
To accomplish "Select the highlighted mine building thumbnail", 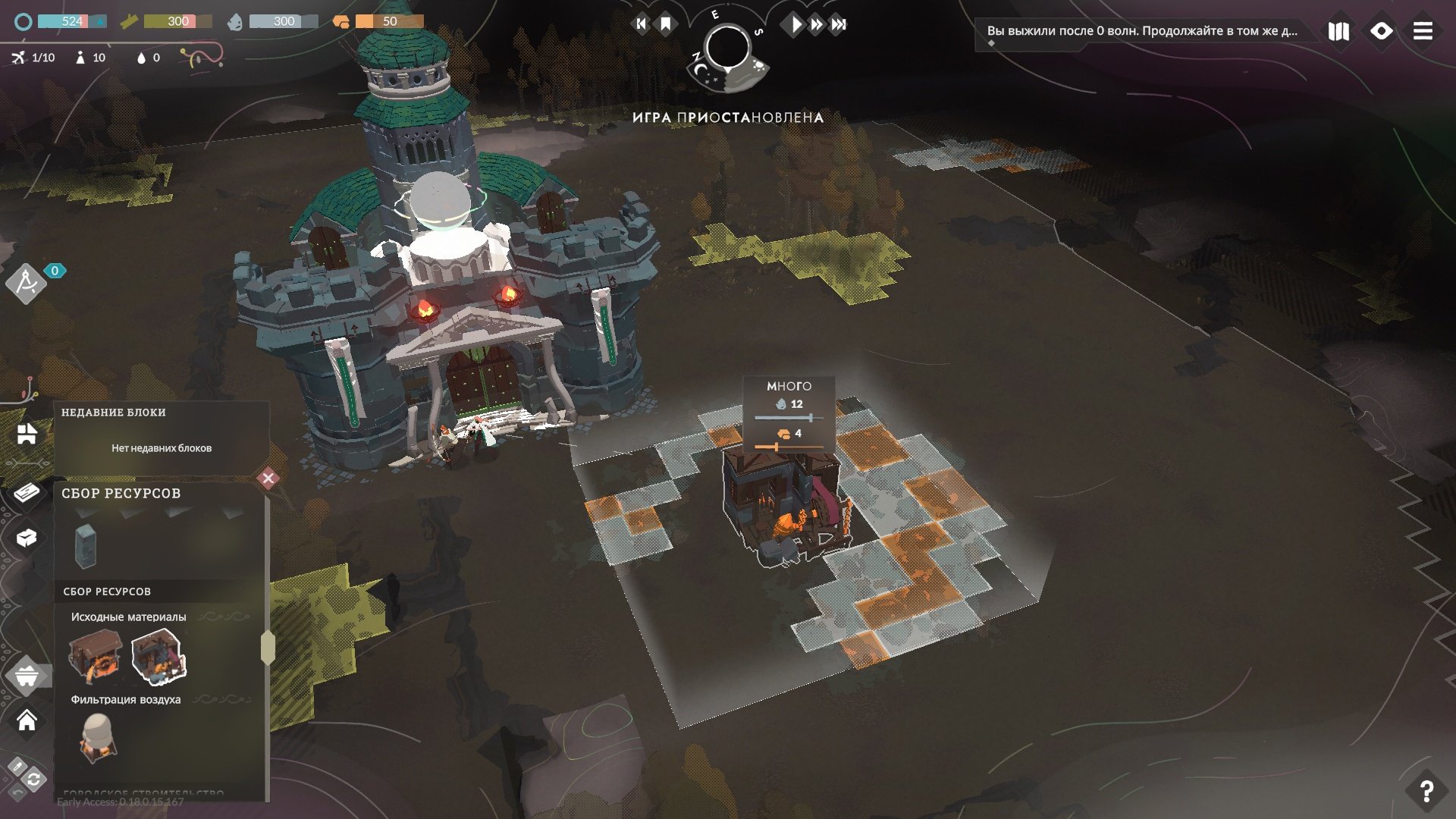I will click(x=158, y=657).
